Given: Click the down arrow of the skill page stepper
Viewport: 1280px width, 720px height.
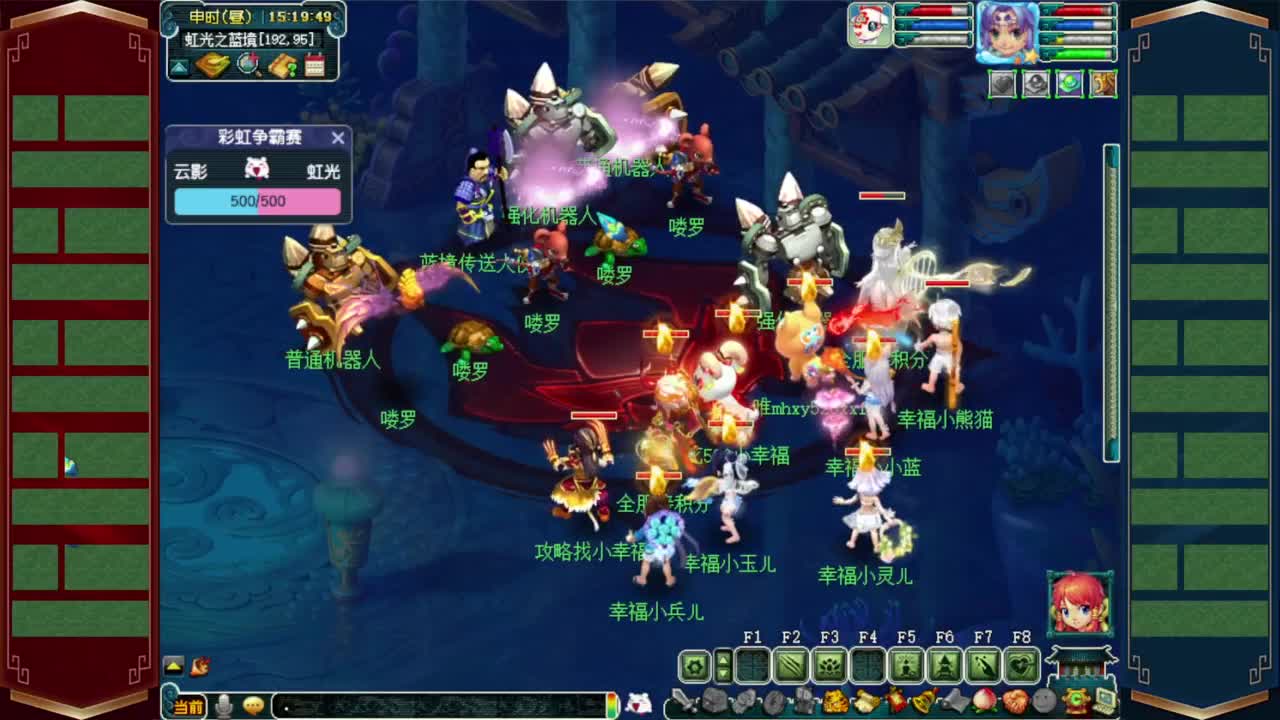Looking at the screenshot, I should tap(723, 674).
